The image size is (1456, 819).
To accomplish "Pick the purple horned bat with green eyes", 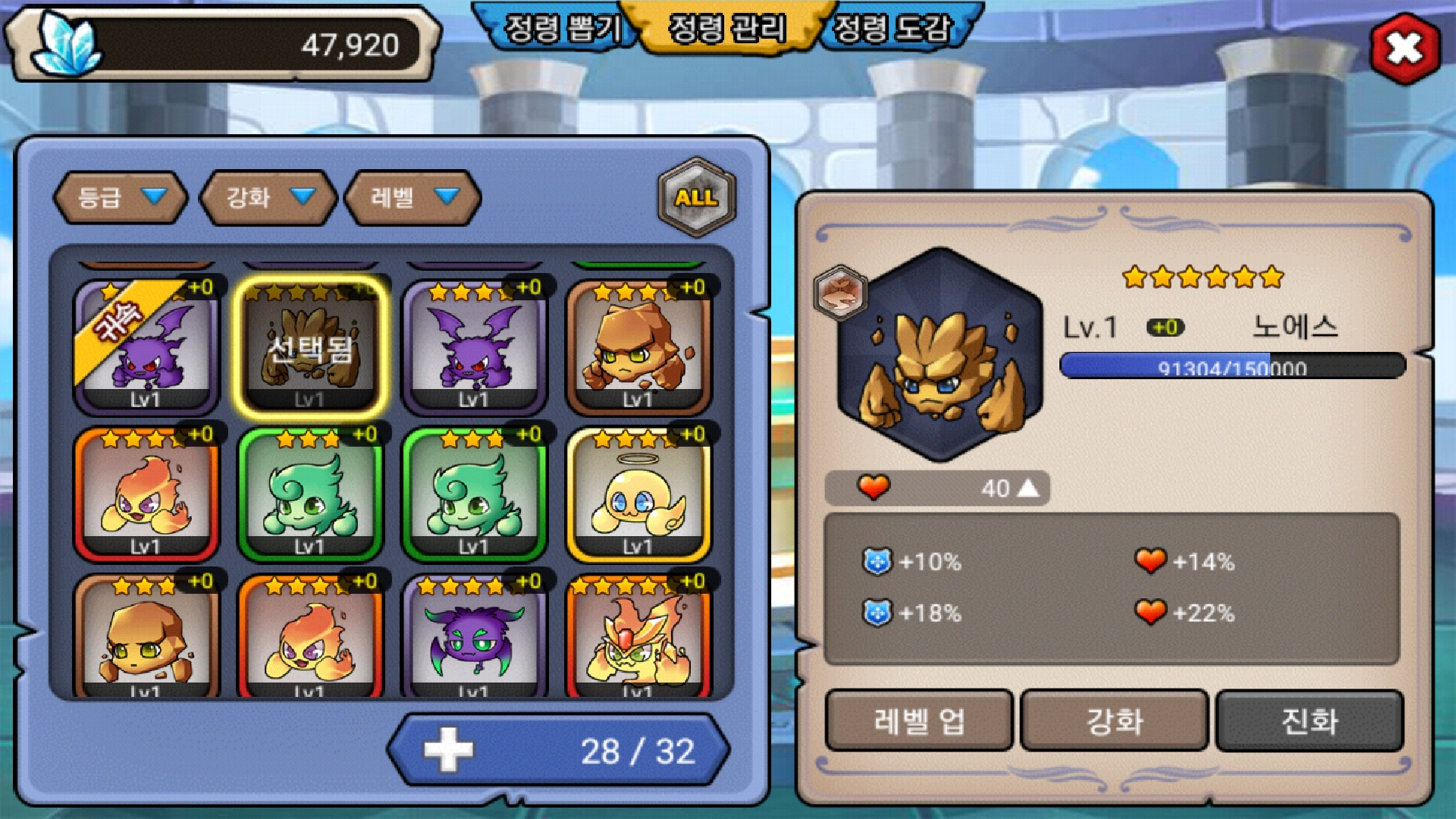I will (x=474, y=637).
